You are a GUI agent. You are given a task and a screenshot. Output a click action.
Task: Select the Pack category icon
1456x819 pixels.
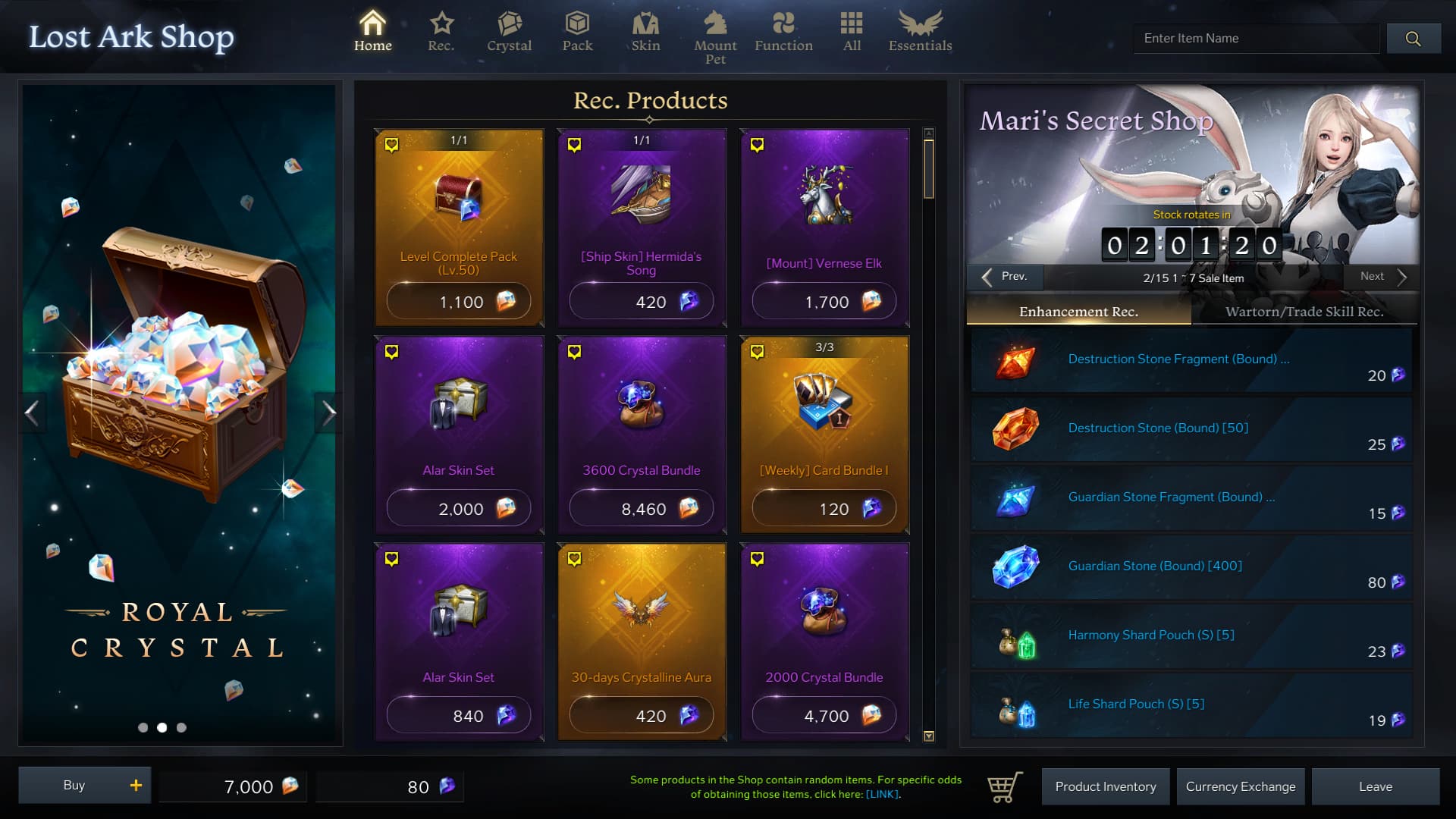click(577, 30)
